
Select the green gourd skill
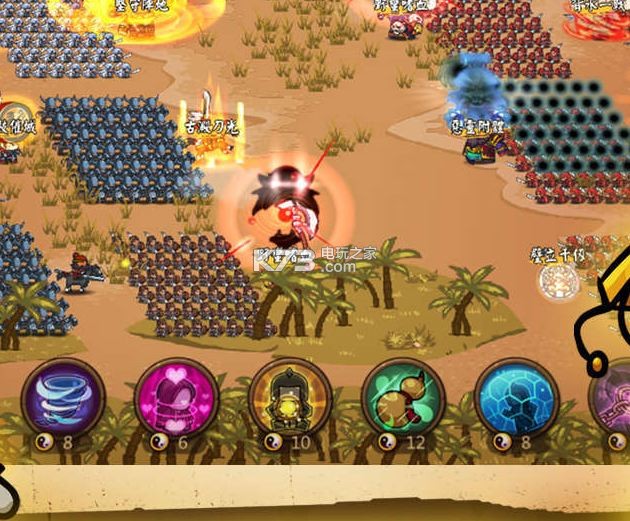coord(402,397)
